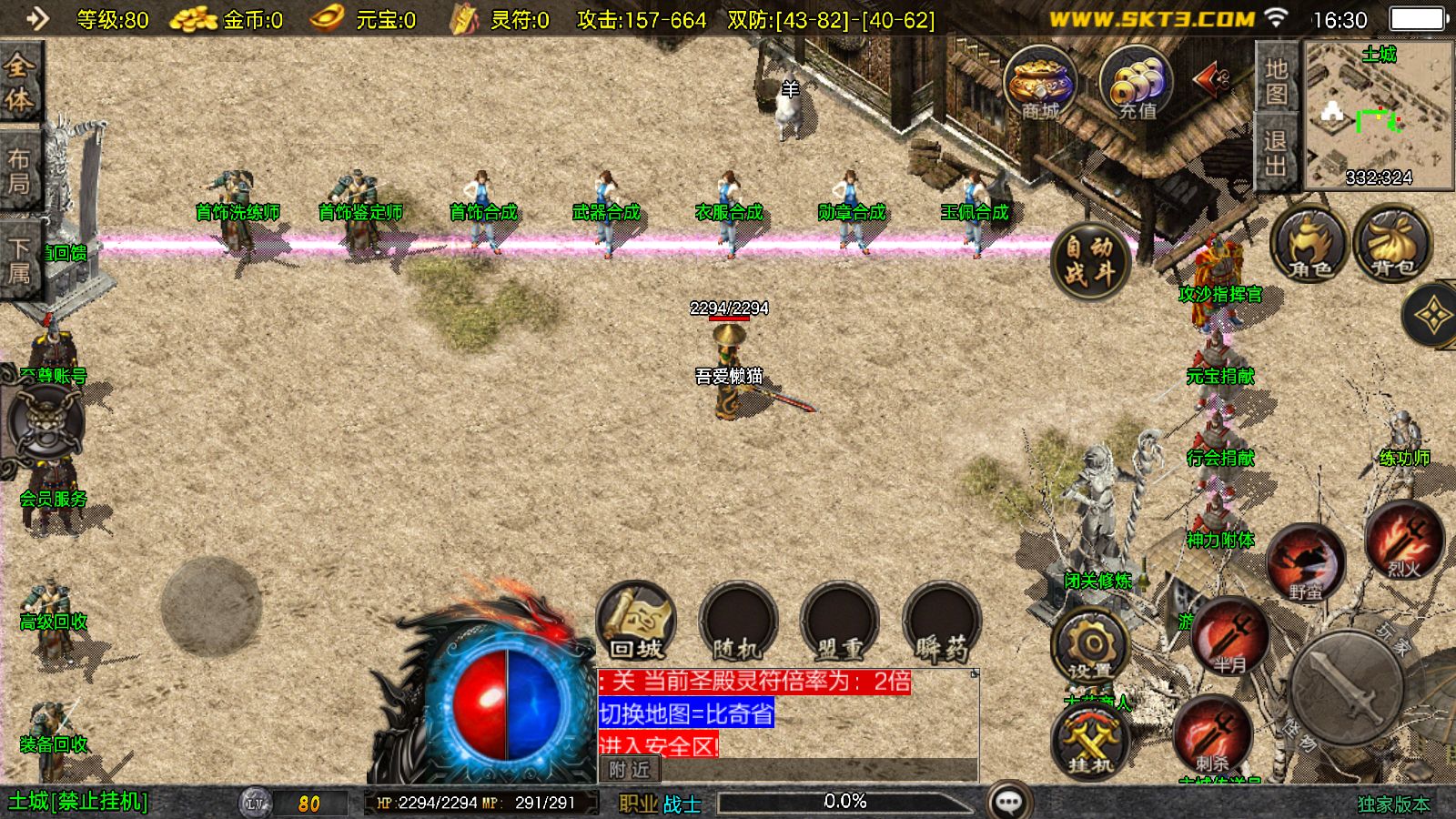Screen dimensions: 1456x819
Task: Click the 退出 exit button
Action: tap(1276, 153)
